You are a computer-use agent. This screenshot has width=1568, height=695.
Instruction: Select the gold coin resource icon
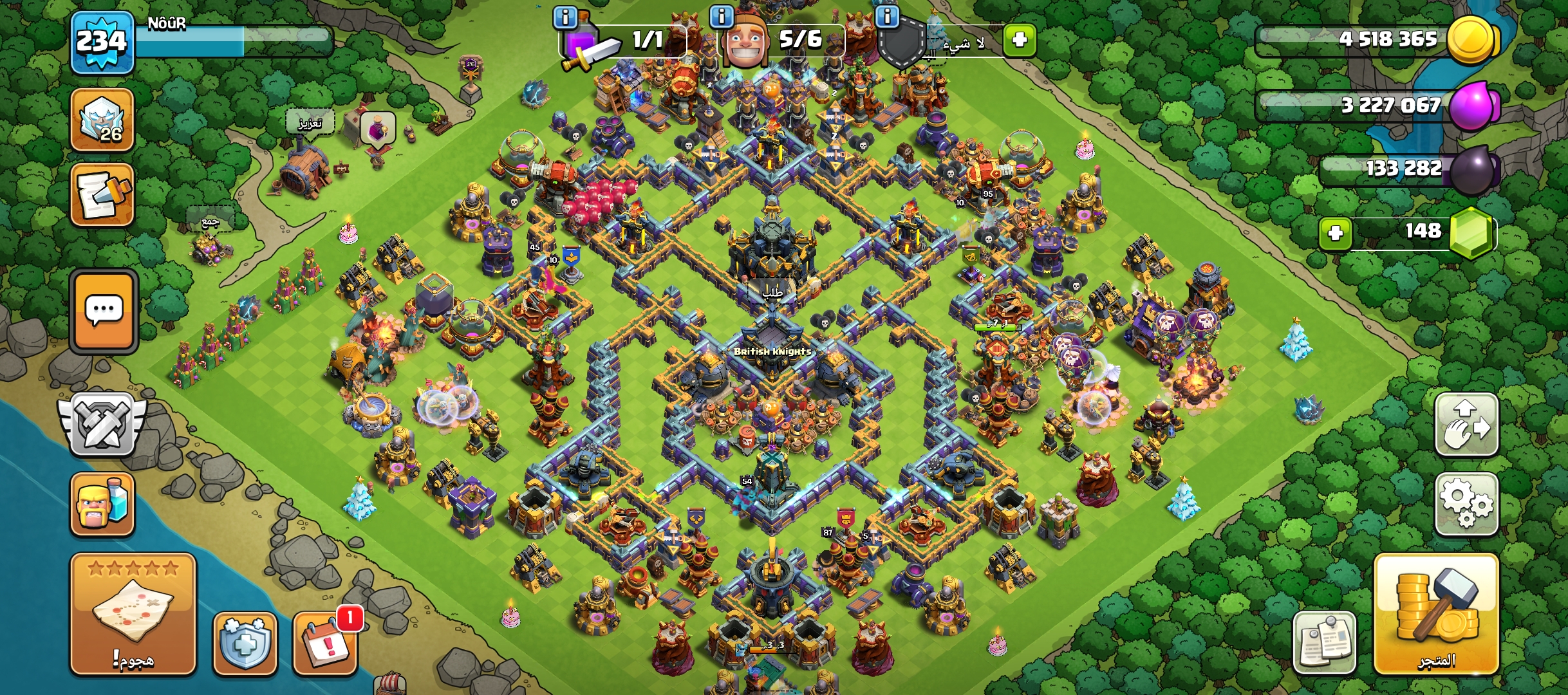pyautogui.click(x=1472, y=40)
